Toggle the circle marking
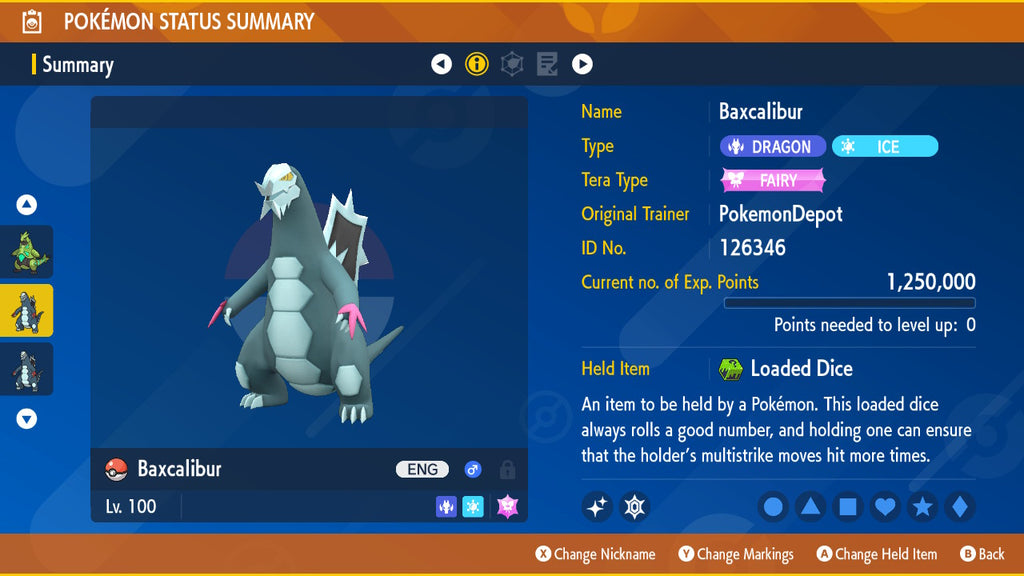Screen dimensions: 1024x576 [x=773, y=507]
